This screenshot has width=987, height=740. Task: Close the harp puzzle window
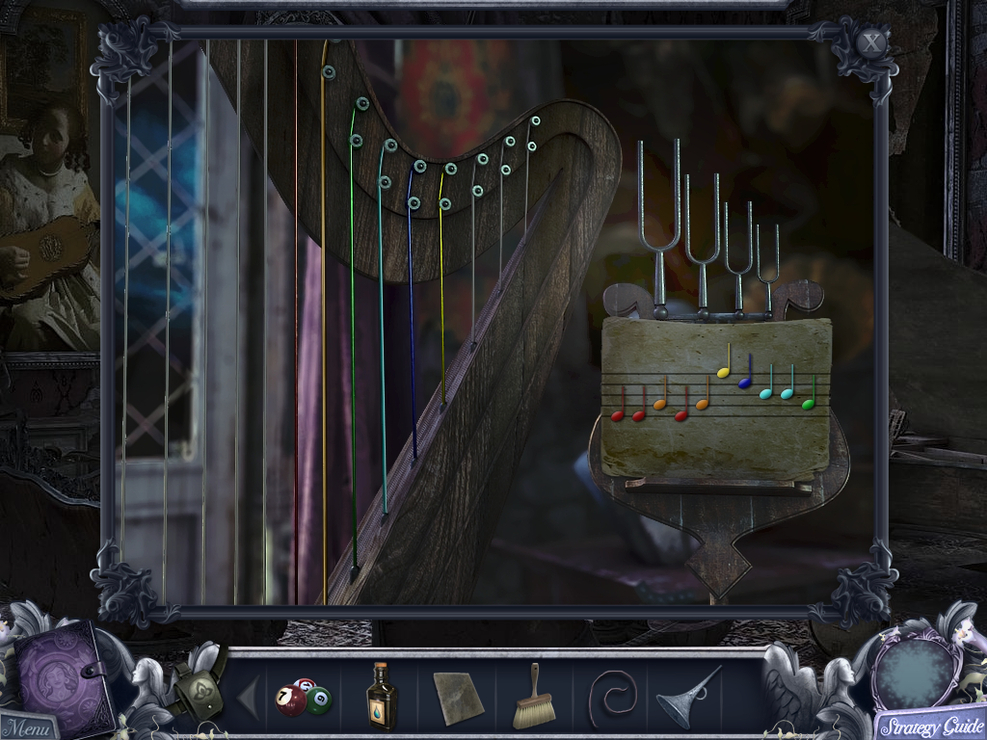coord(872,43)
